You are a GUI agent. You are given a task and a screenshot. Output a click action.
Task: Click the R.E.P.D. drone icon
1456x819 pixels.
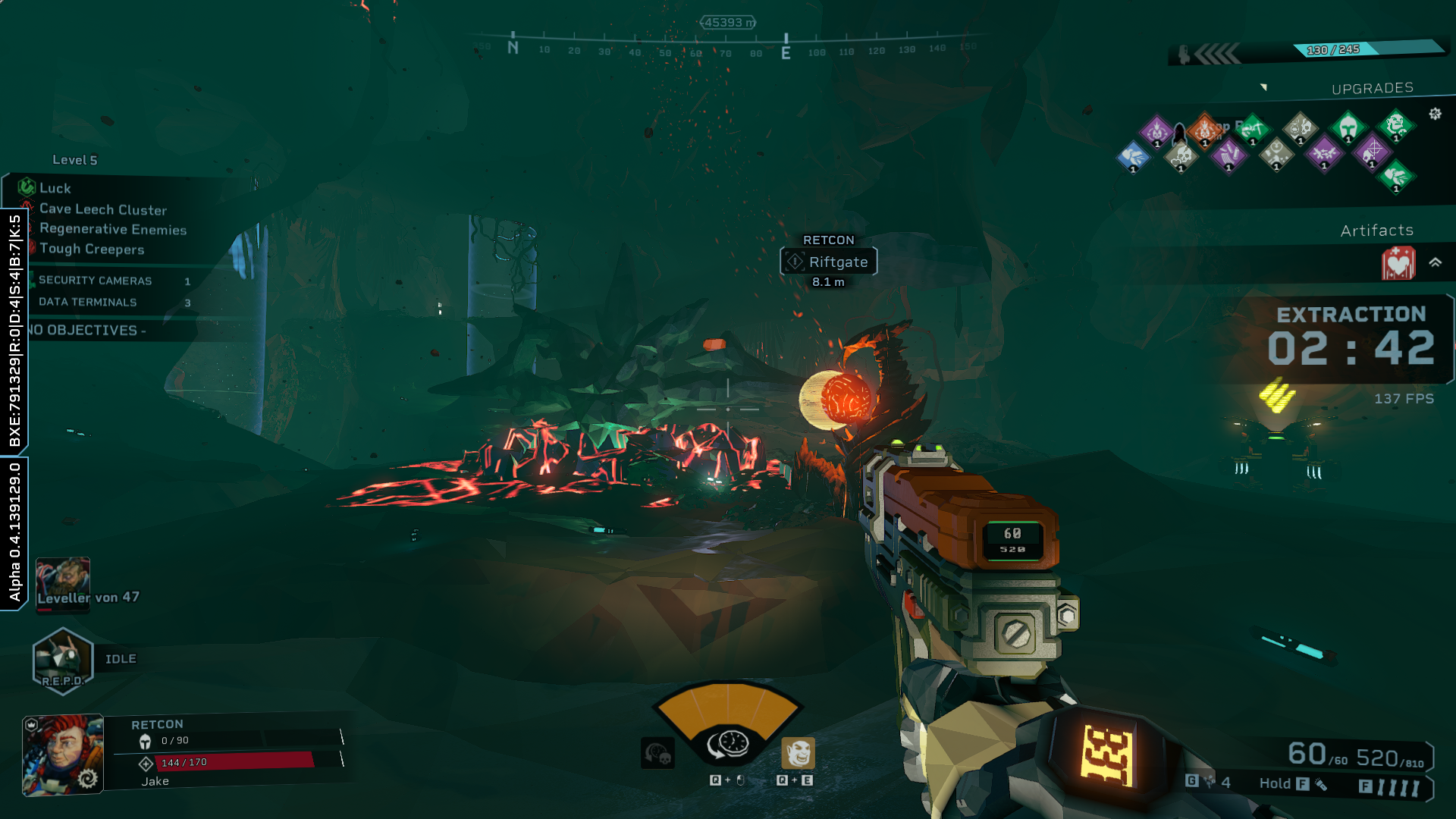tap(62, 660)
